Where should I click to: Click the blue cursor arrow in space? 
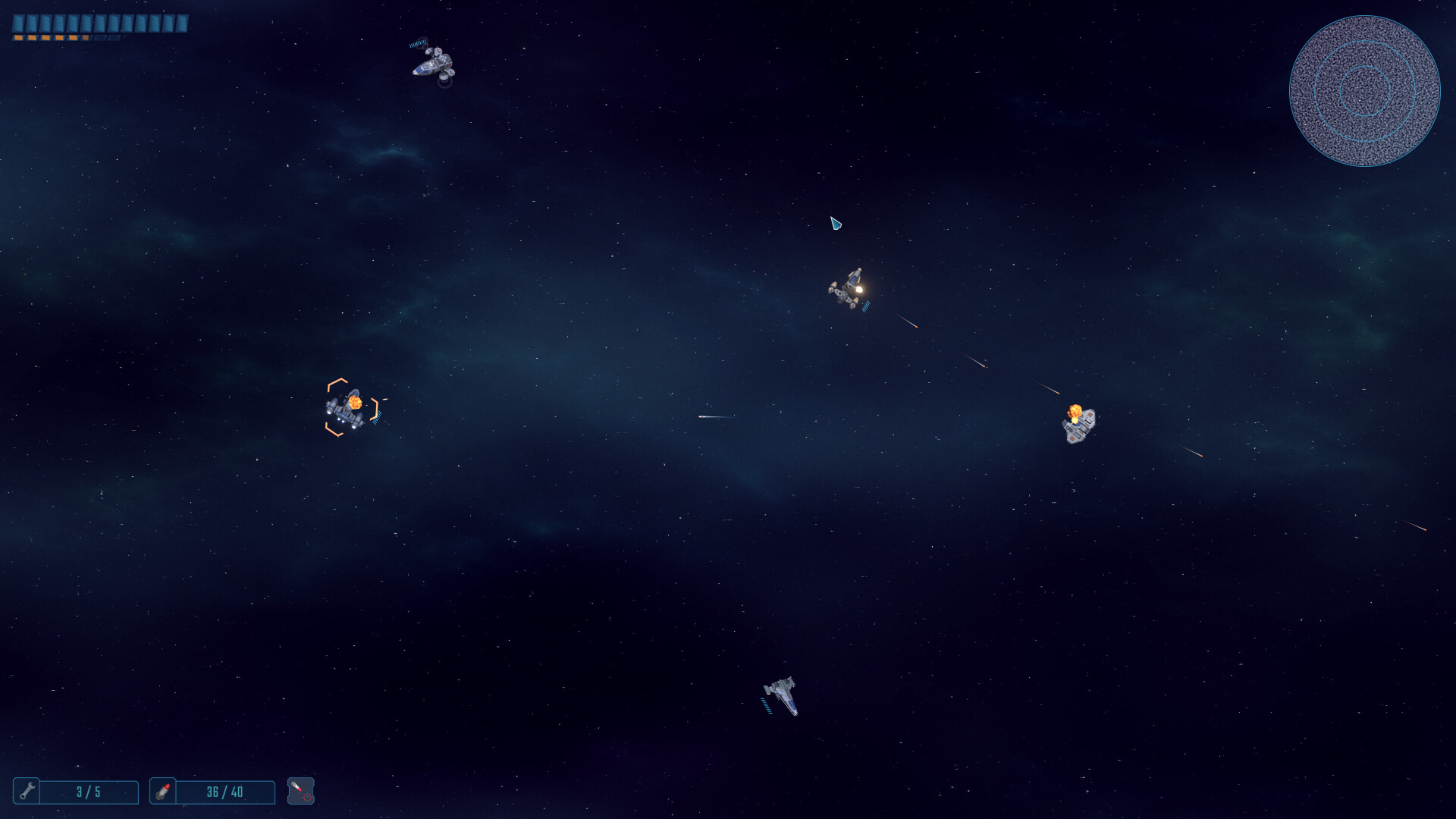[837, 224]
